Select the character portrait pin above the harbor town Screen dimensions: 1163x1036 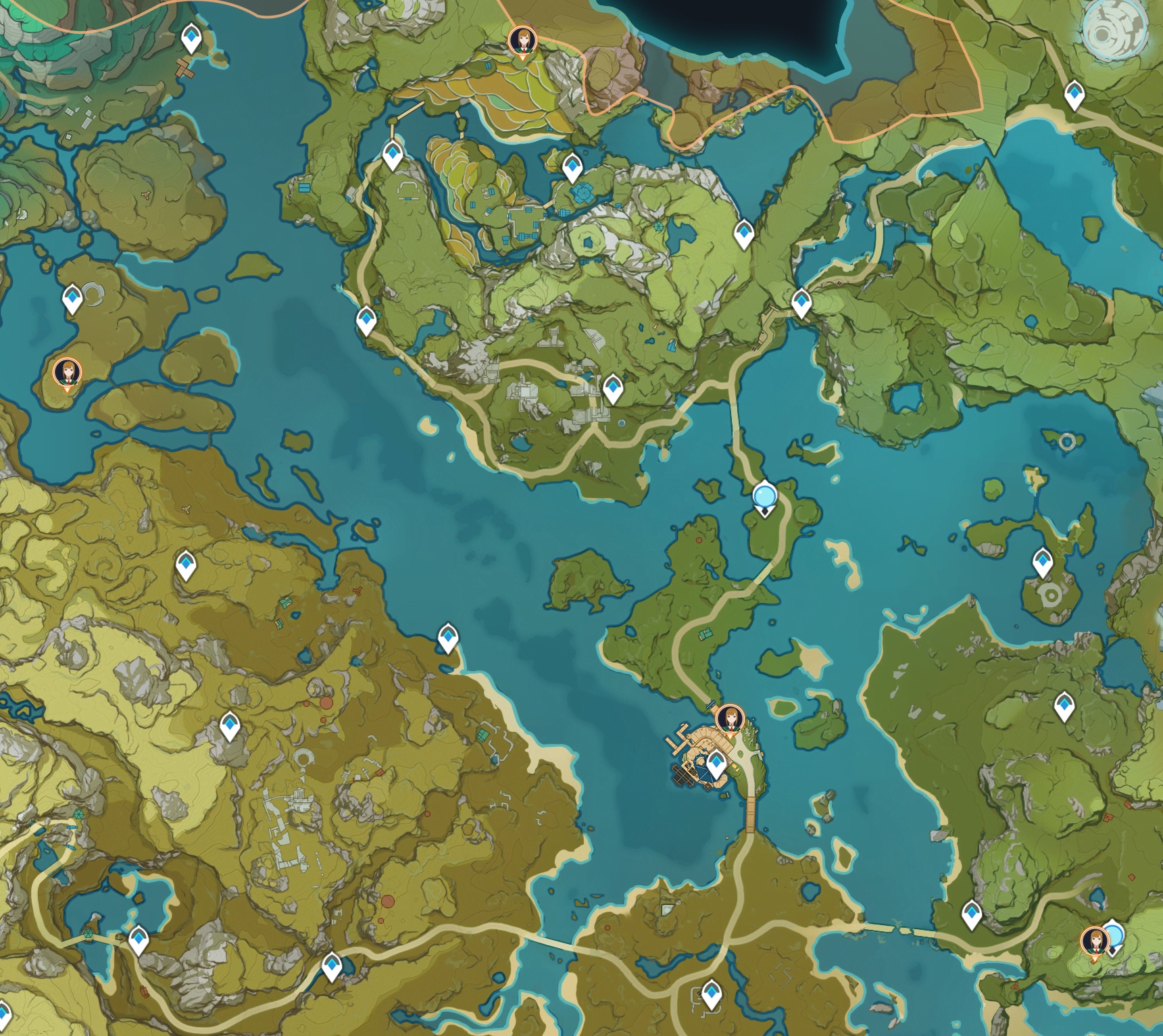point(730,719)
